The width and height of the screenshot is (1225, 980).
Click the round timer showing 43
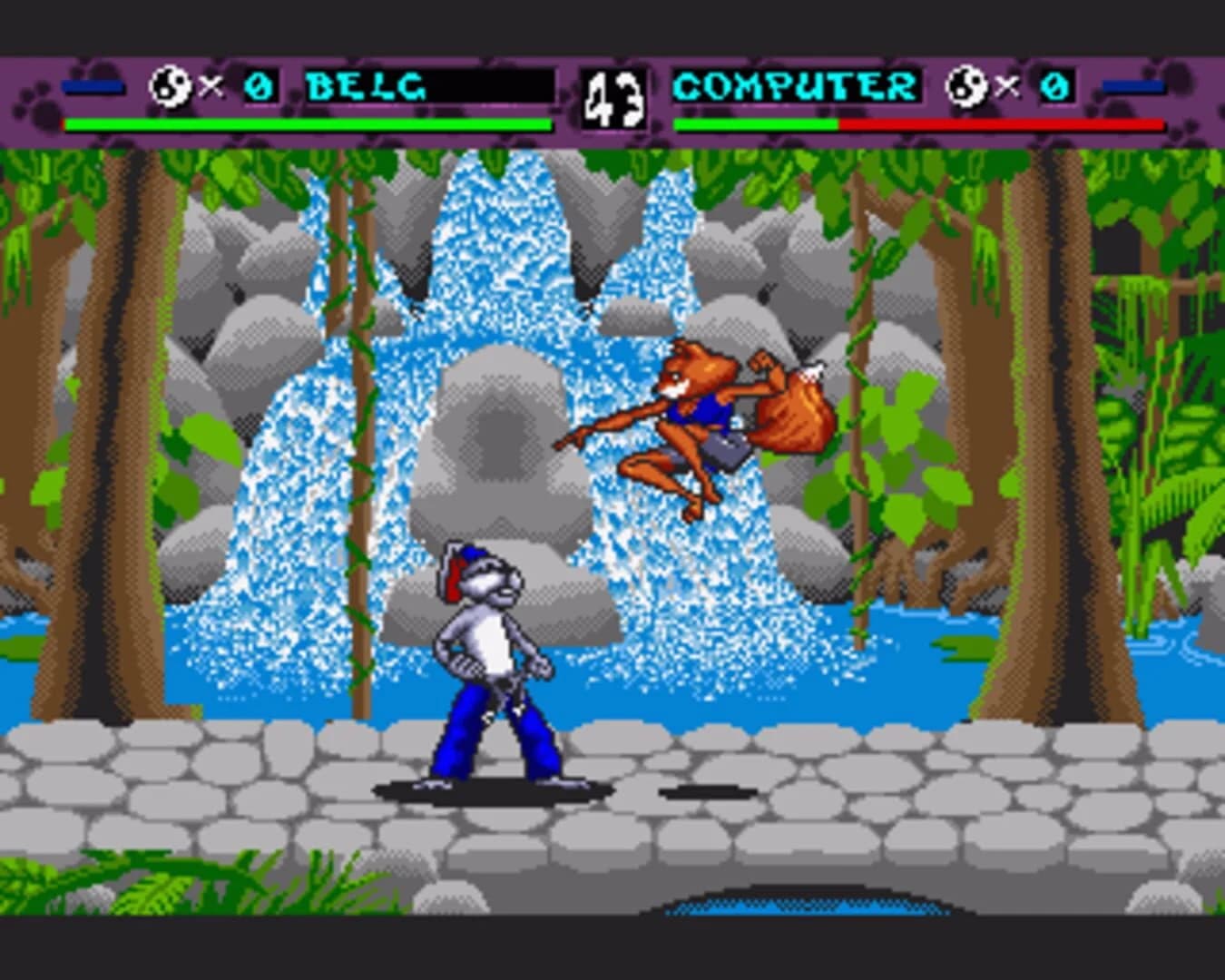pyautogui.click(x=614, y=98)
